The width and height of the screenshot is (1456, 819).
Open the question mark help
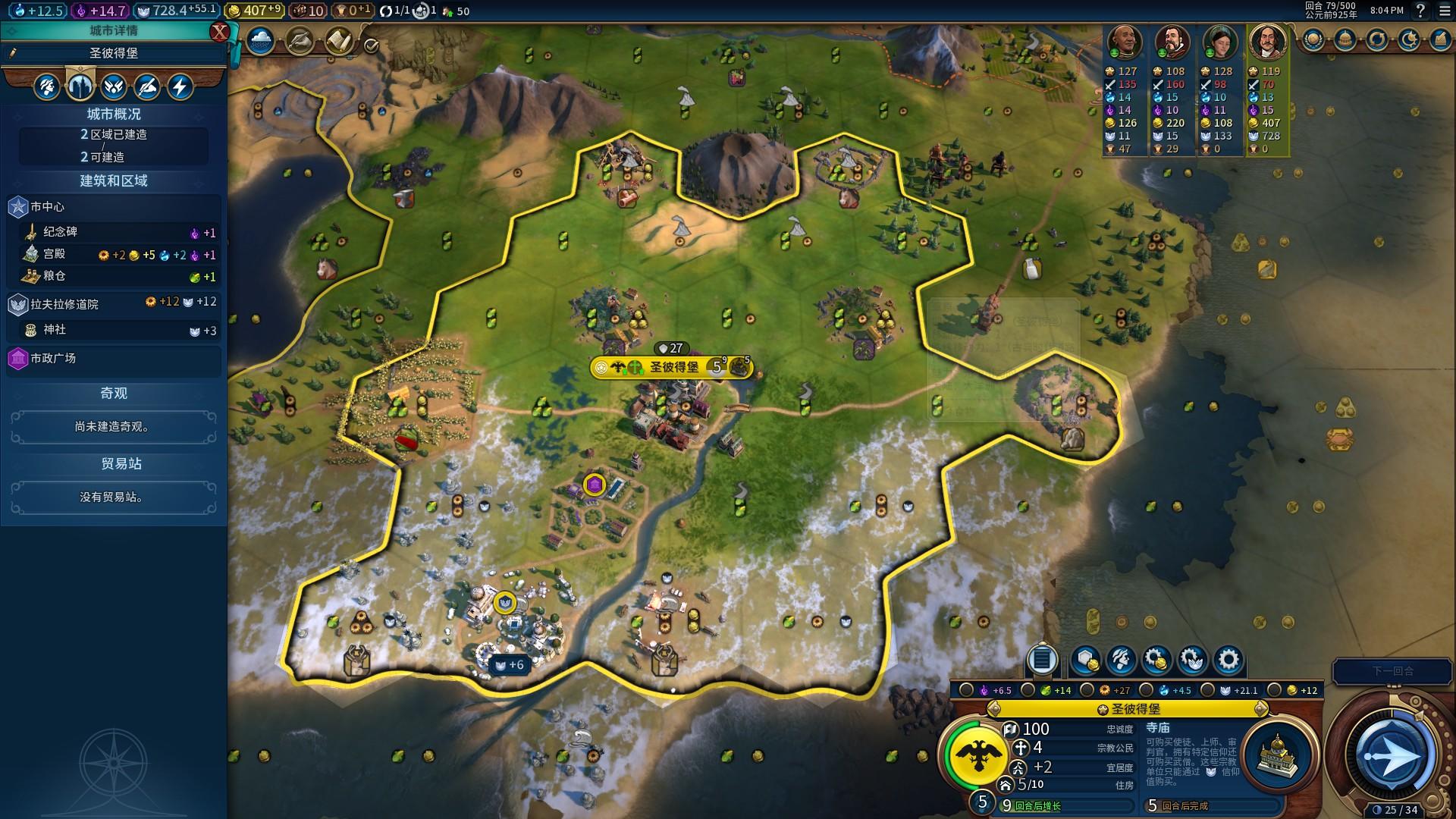[x=1421, y=11]
